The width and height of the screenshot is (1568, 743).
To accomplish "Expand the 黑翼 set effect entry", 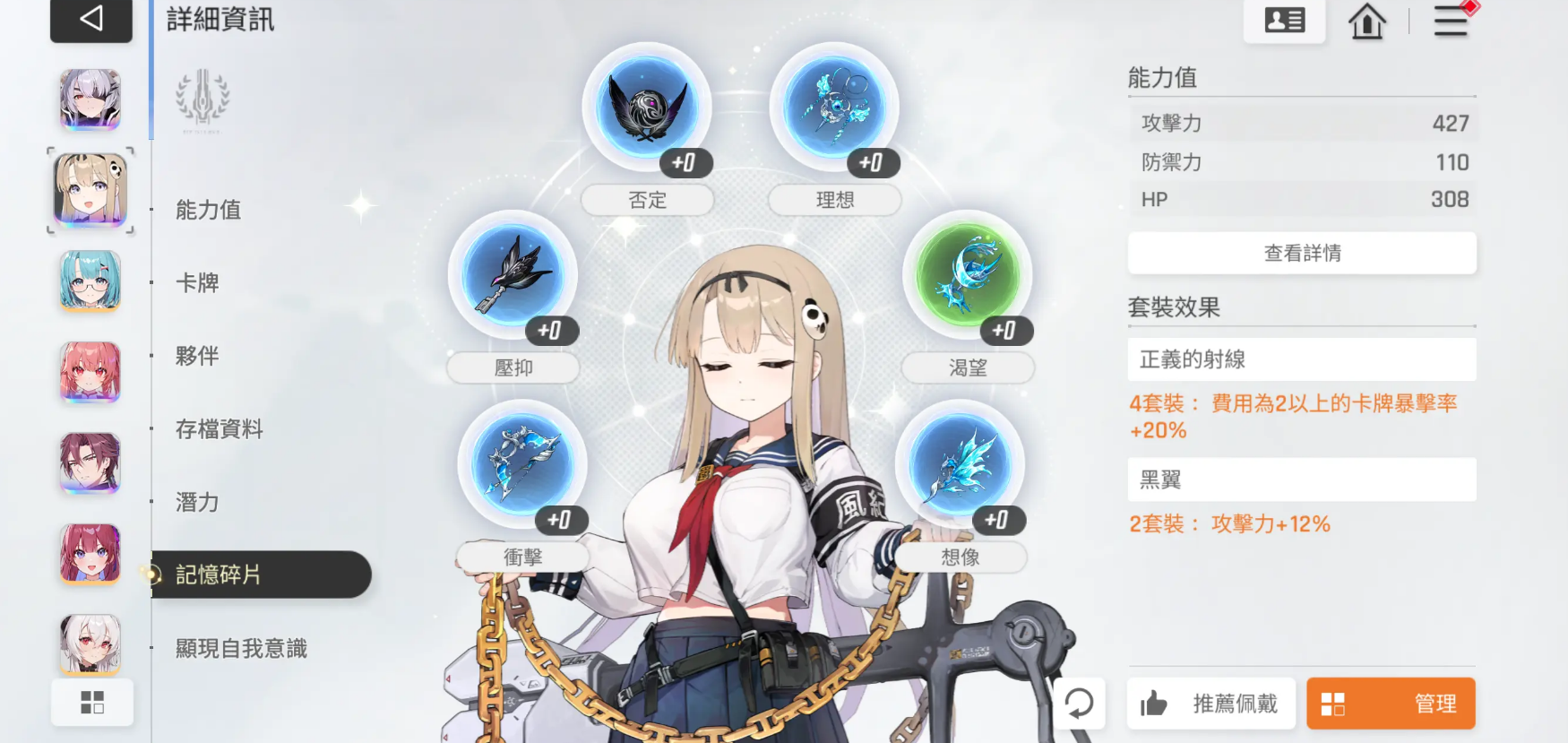I will click(1302, 479).
